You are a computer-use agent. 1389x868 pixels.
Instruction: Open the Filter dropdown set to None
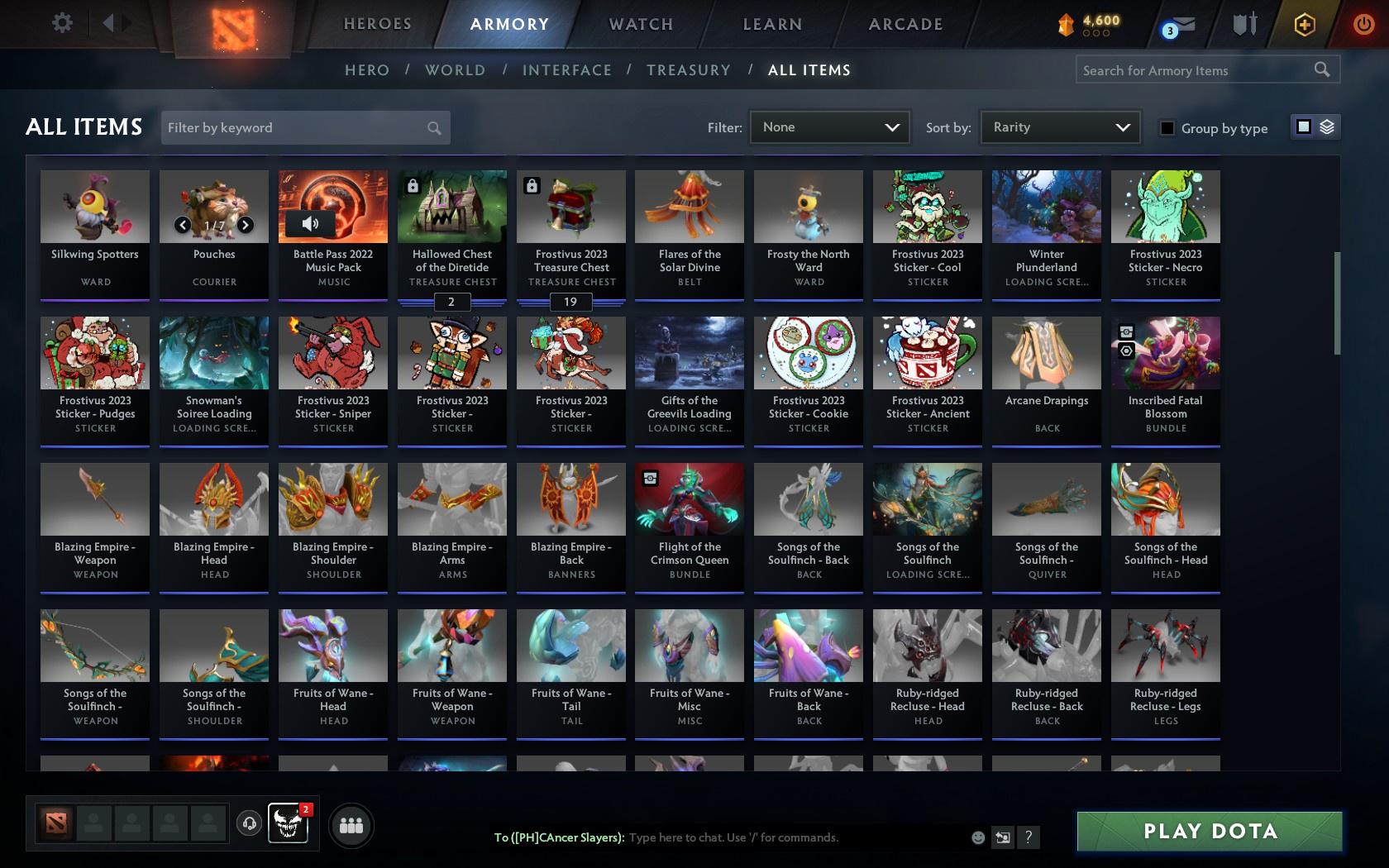pos(829,127)
